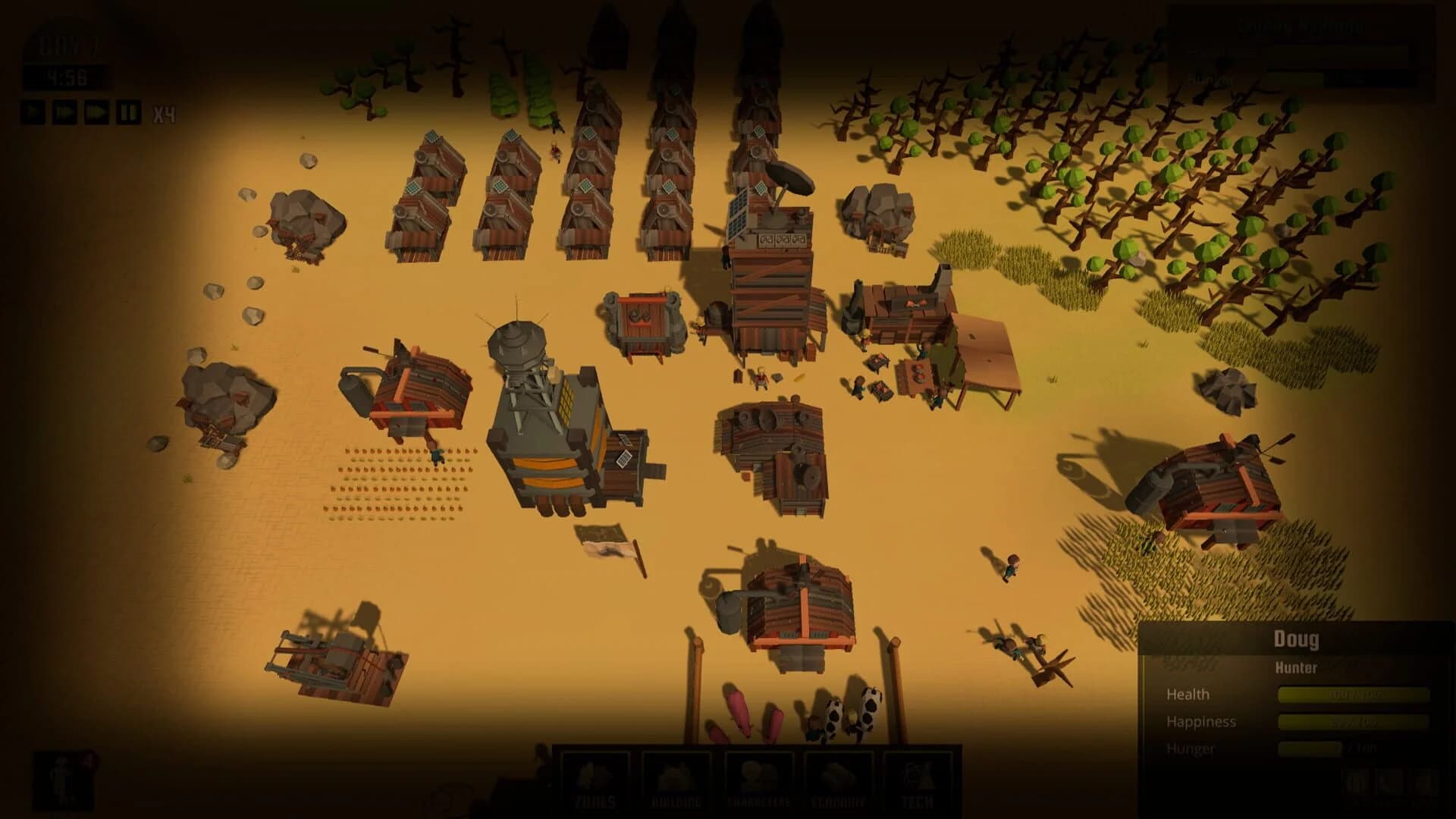The height and width of the screenshot is (819, 1456).
Task: Pause the game
Action: (x=127, y=111)
